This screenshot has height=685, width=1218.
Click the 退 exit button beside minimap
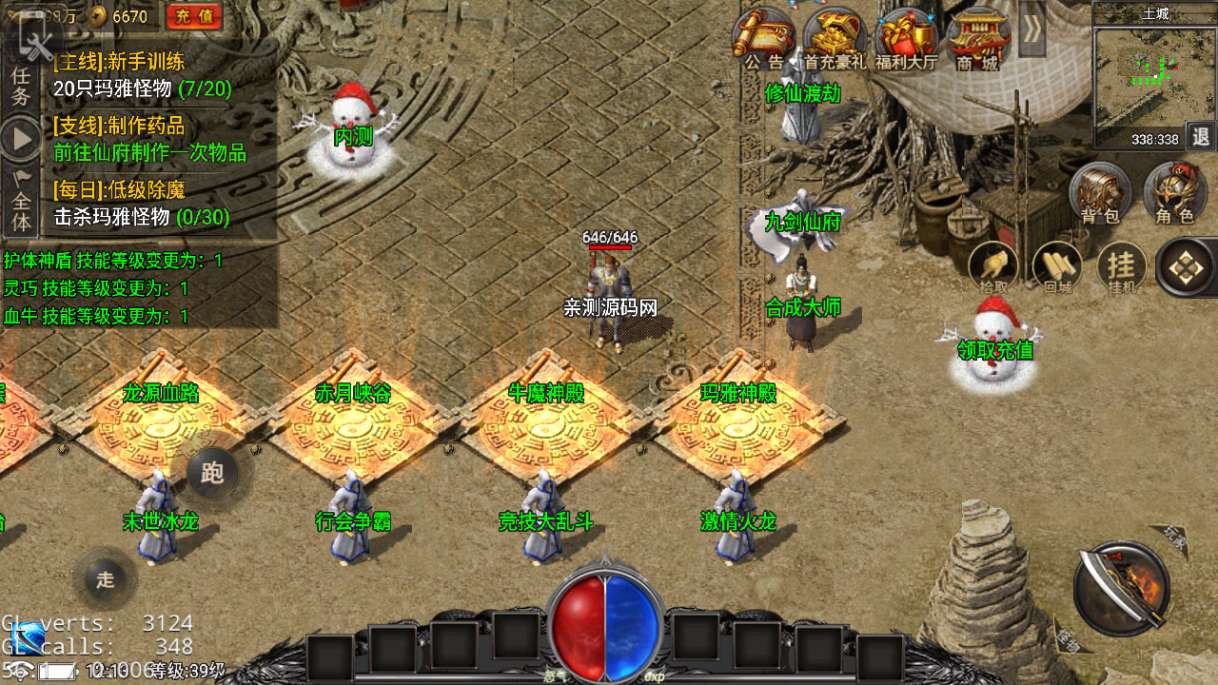1201,138
